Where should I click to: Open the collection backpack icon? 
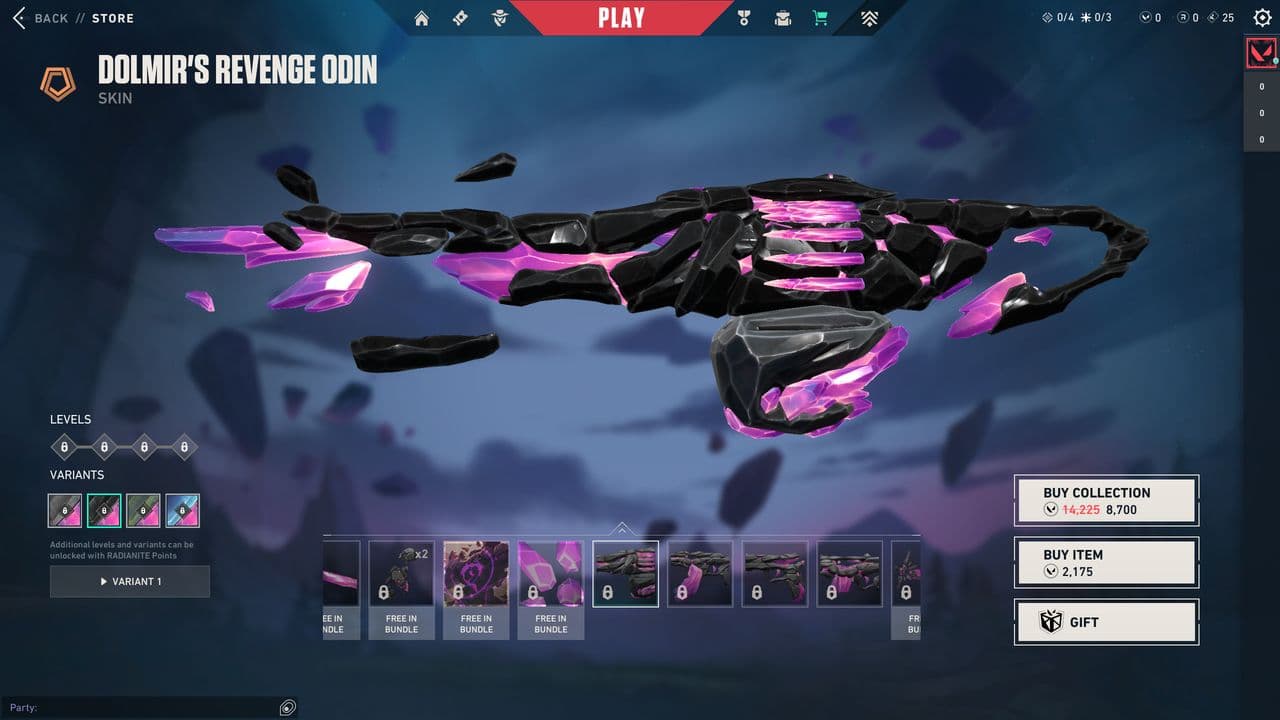pyautogui.click(x=783, y=18)
